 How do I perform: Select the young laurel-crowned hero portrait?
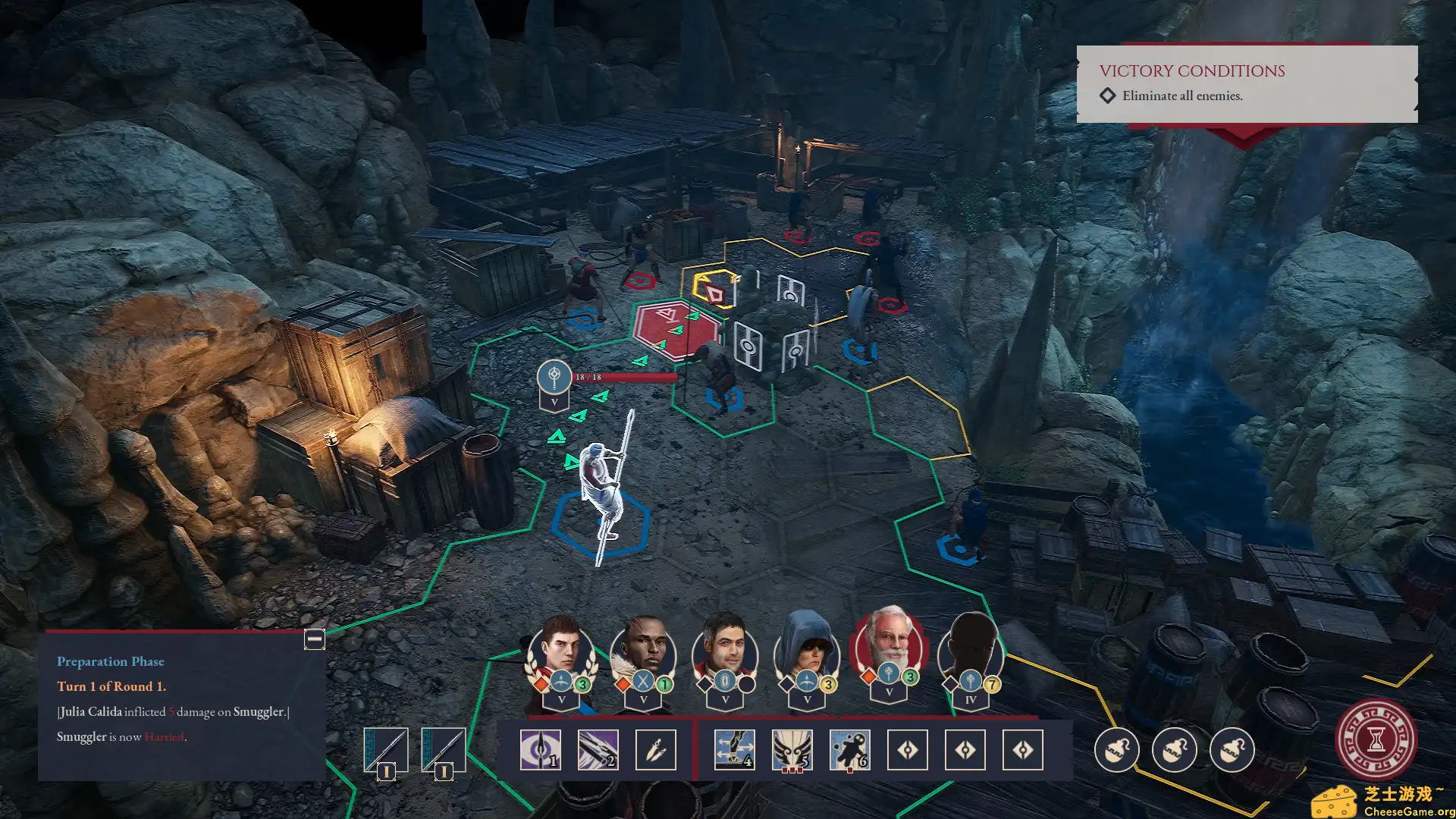click(561, 652)
